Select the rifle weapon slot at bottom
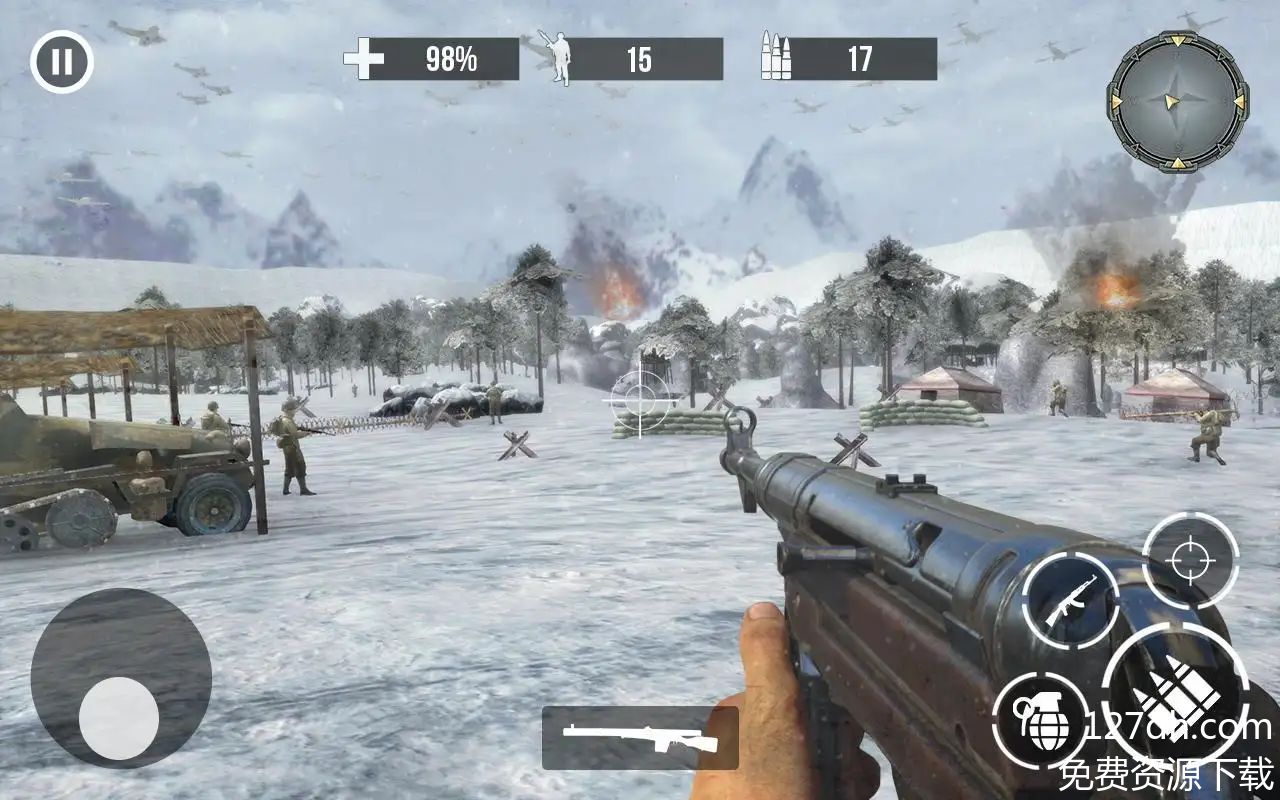Image resolution: width=1280 pixels, height=800 pixels. (x=640, y=738)
